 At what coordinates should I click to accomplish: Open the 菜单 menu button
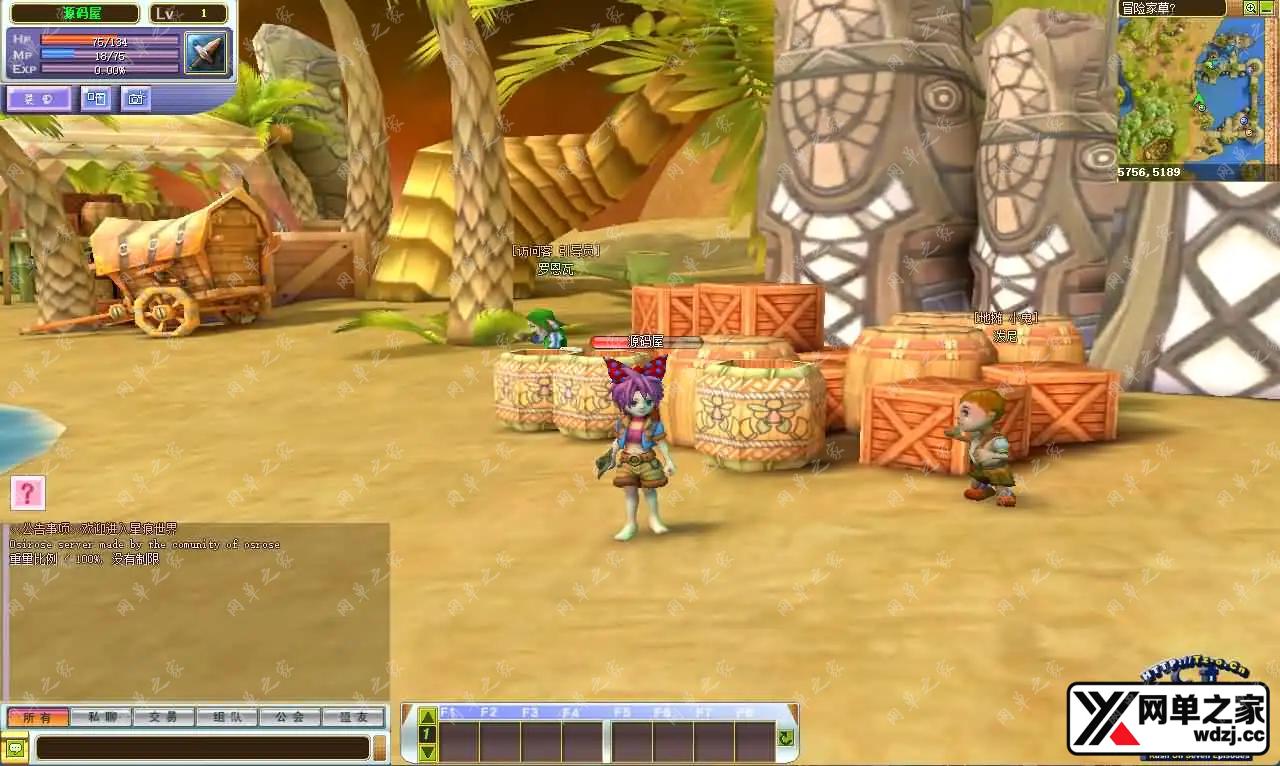pyautogui.click(x=40, y=98)
